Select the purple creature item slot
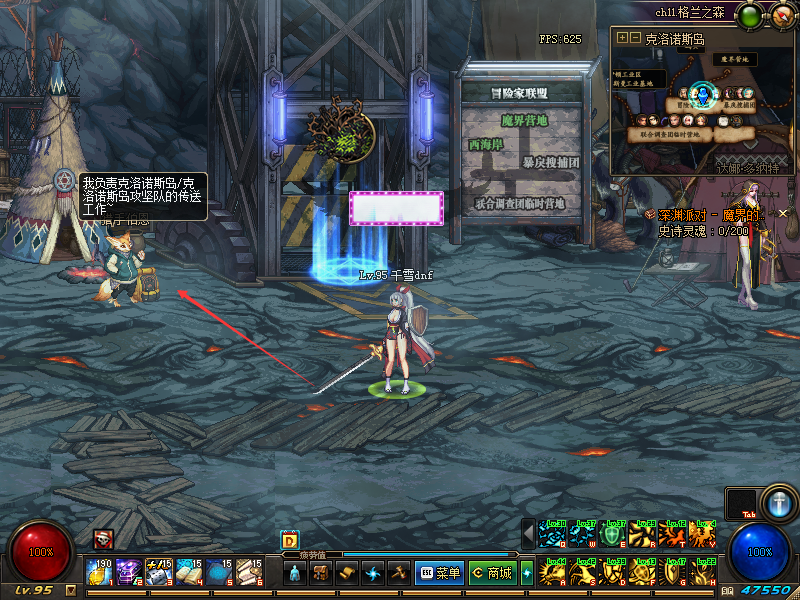This screenshot has width=800, height=600. (128, 572)
